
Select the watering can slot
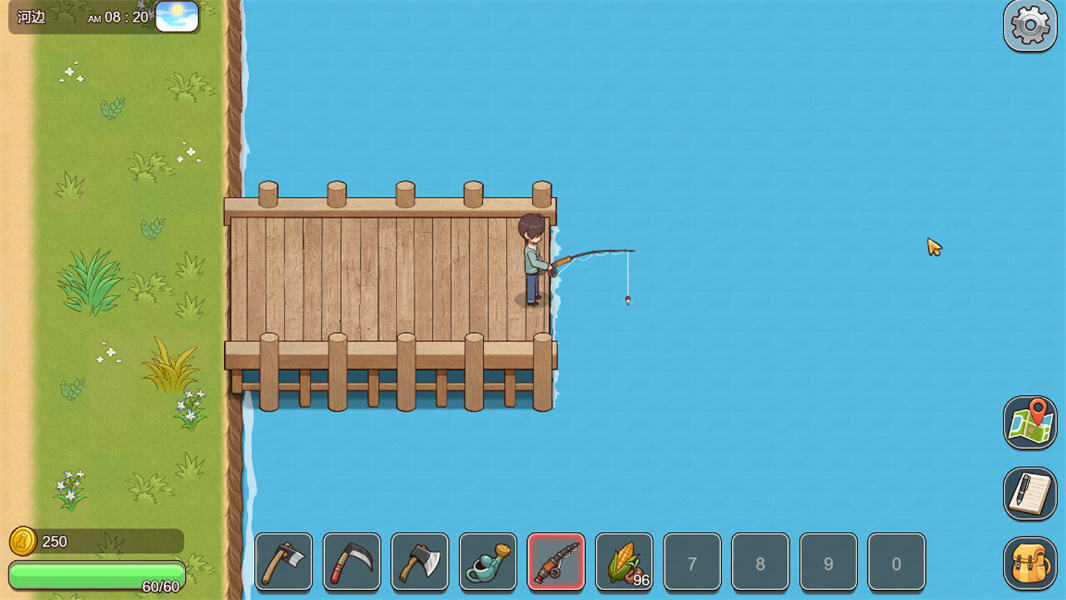coord(488,562)
